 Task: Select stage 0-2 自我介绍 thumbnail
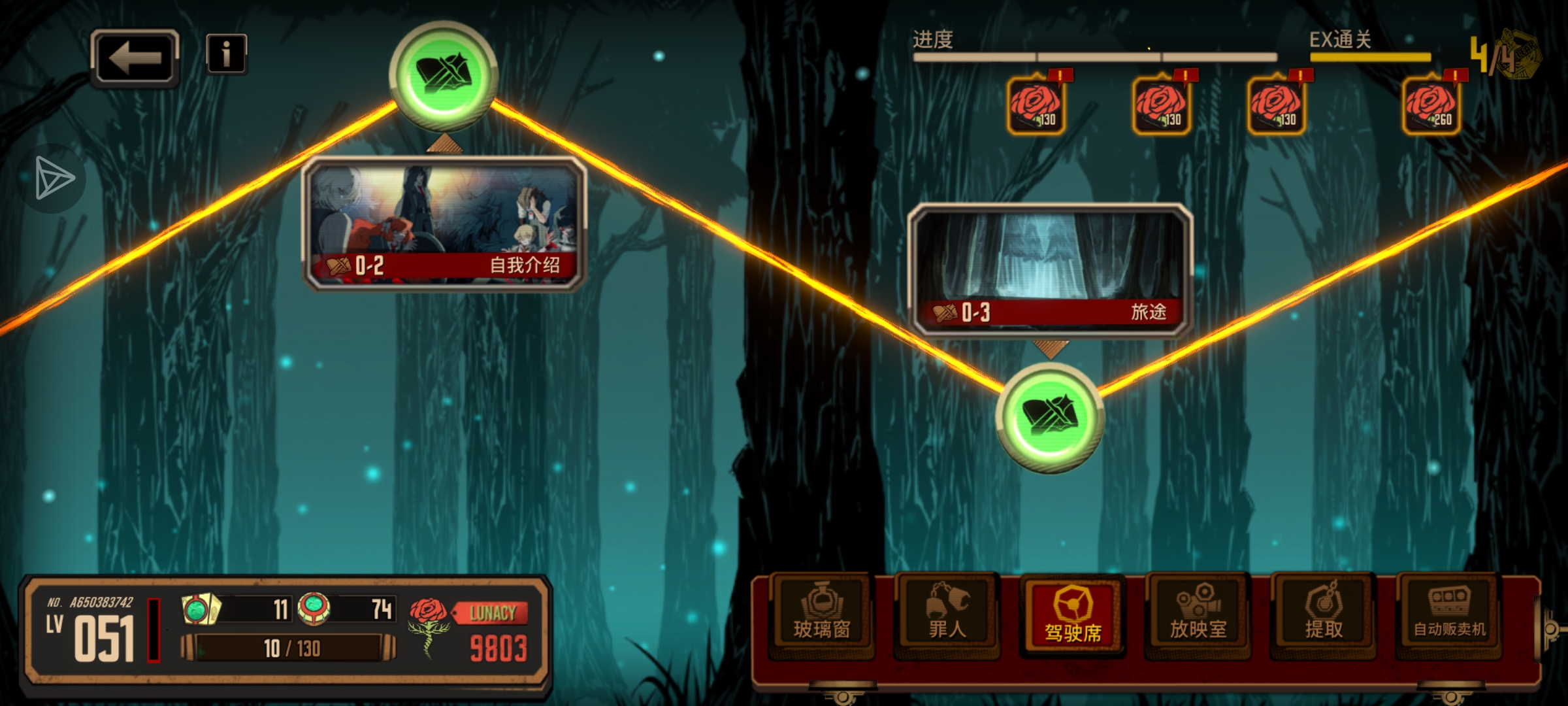click(444, 223)
